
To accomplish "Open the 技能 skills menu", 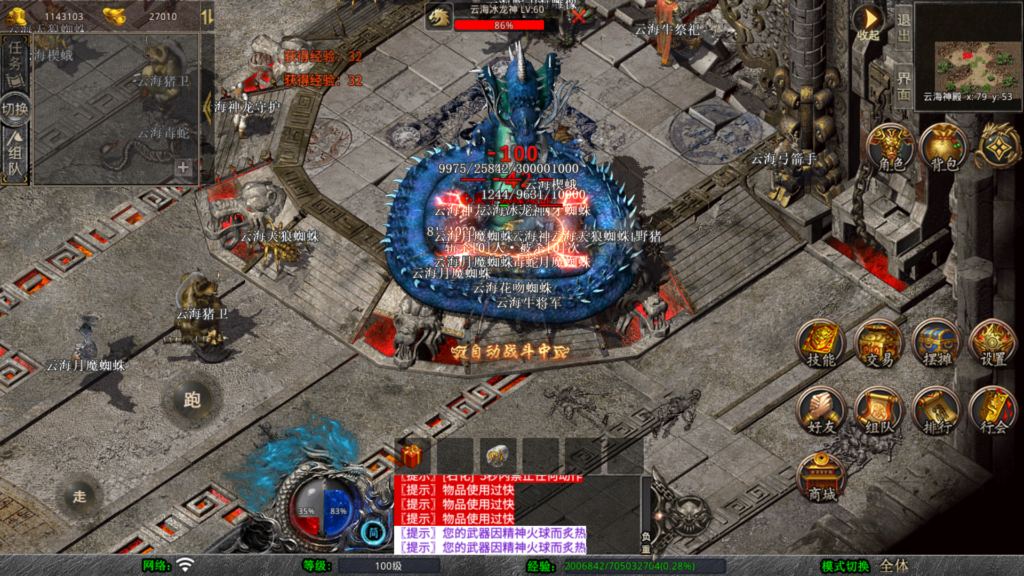I will point(820,345).
